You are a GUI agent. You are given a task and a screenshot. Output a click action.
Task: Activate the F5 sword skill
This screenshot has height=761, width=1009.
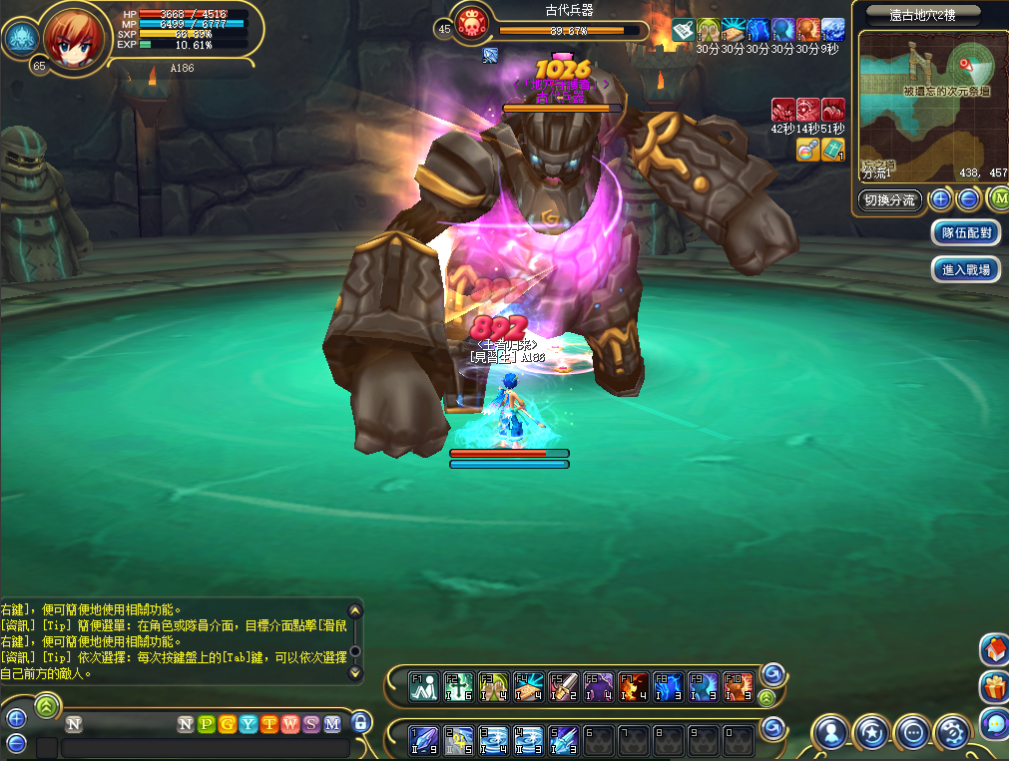564,686
